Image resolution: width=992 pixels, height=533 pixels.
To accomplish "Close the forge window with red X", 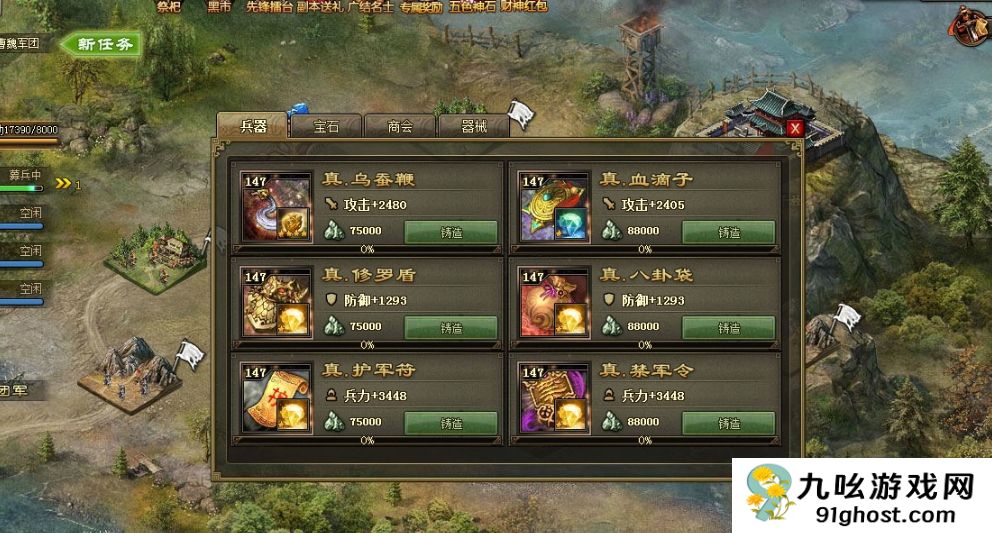I will tap(795, 128).
